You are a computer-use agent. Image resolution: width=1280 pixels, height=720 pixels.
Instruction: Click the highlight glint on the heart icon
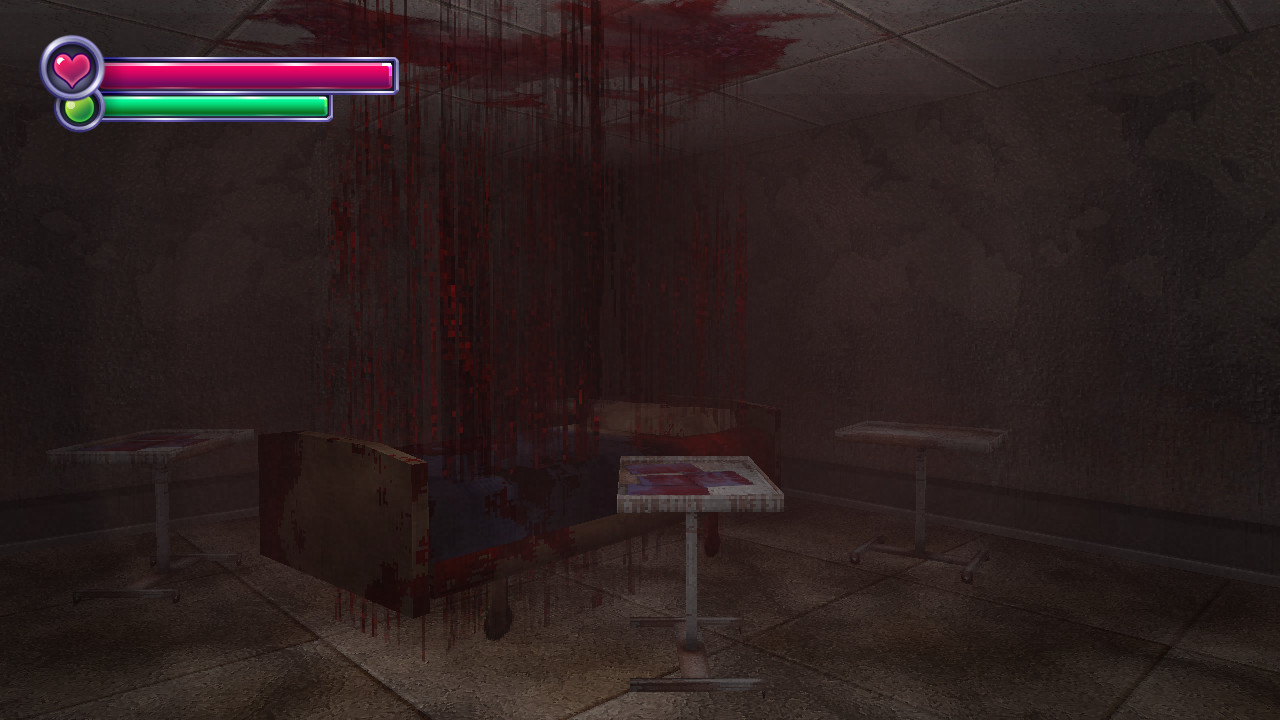click(x=59, y=60)
